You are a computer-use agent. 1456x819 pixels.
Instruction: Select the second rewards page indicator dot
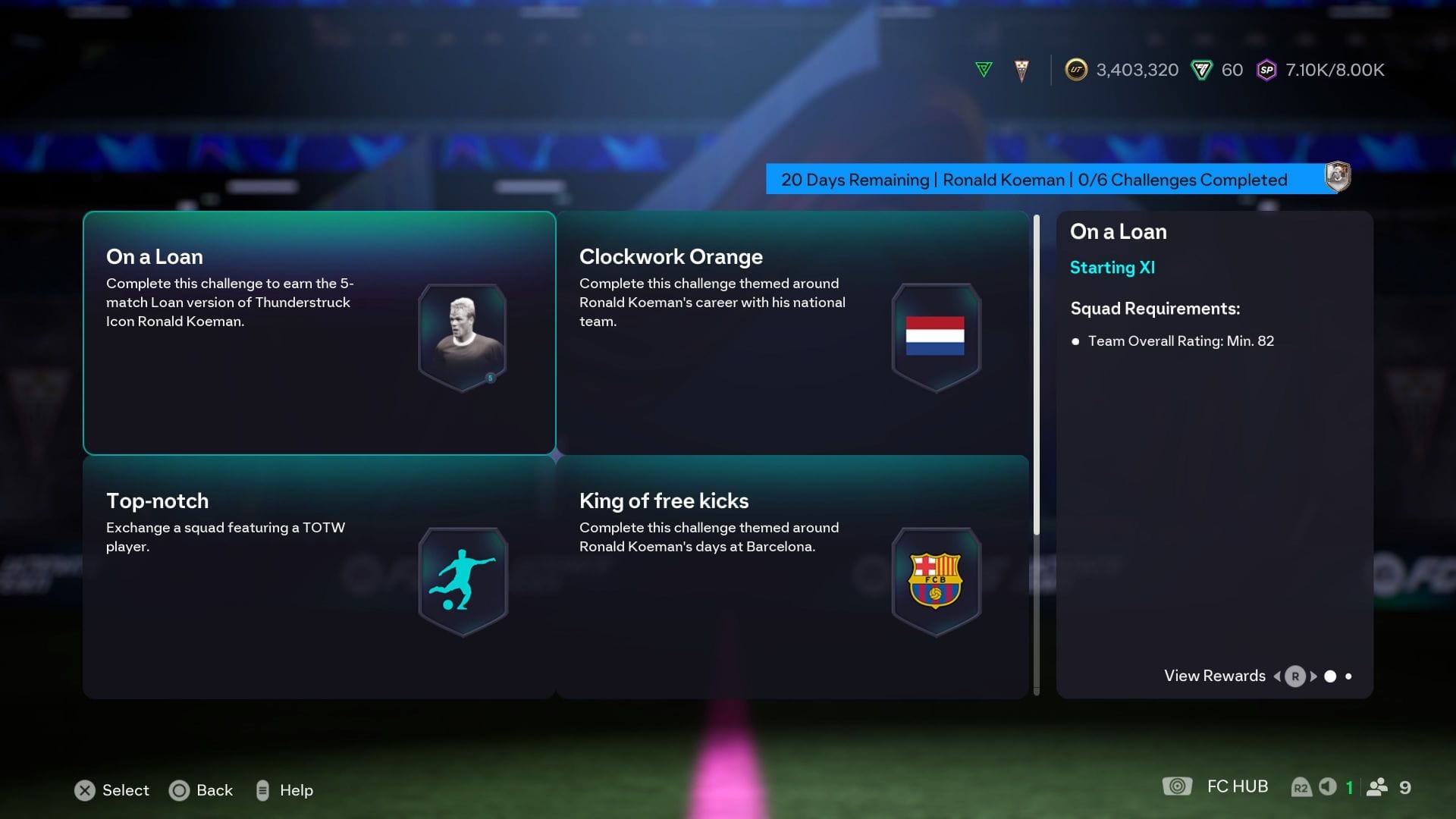pos(1349,676)
